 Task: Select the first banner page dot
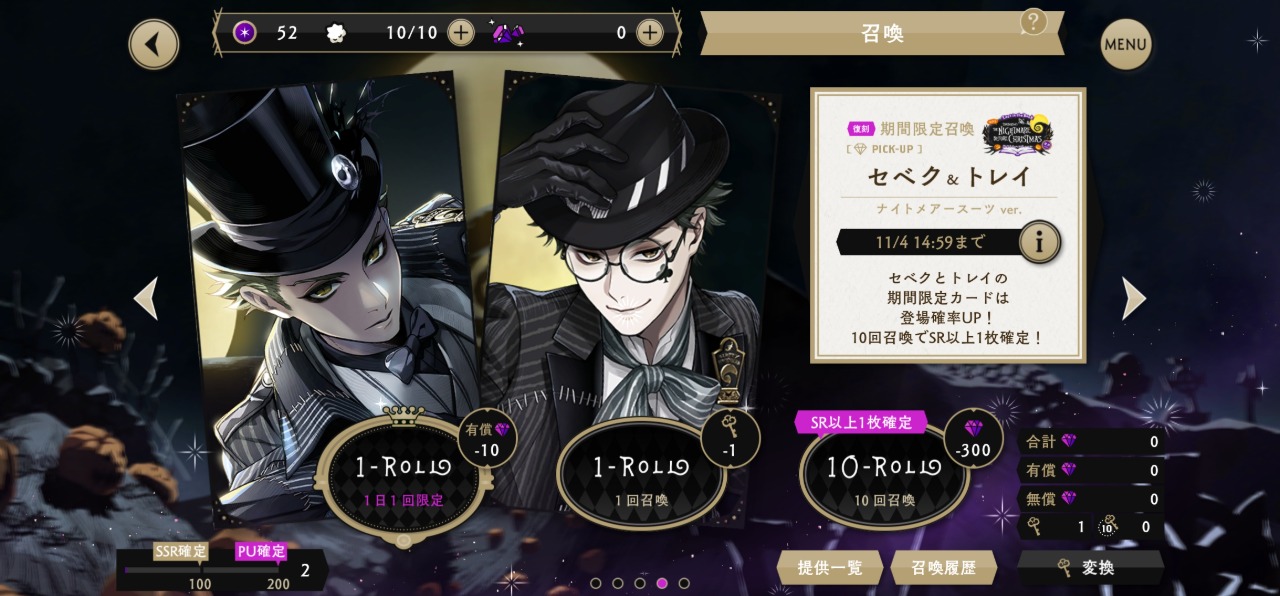coord(596,583)
